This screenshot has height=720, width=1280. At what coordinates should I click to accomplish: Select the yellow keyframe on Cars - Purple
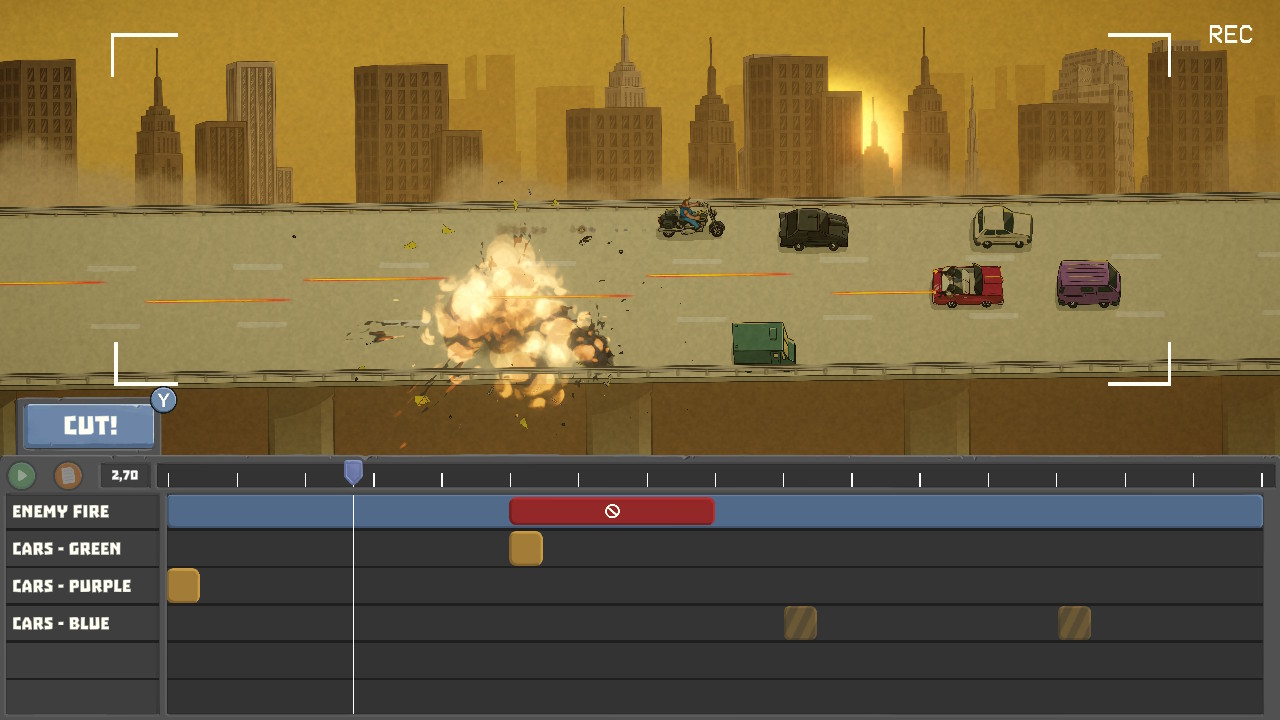click(184, 585)
